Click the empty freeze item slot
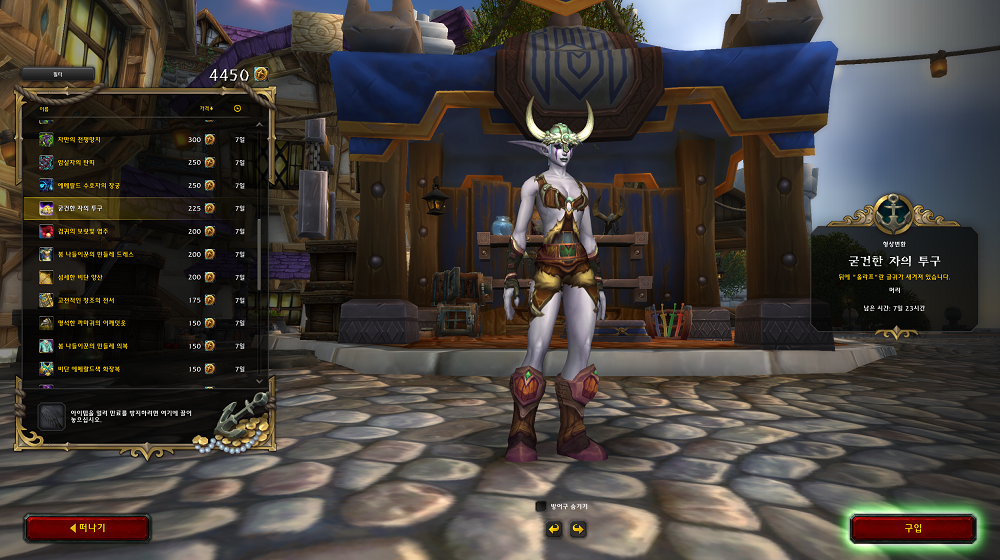The height and width of the screenshot is (560, 1000). coord(51,417)
